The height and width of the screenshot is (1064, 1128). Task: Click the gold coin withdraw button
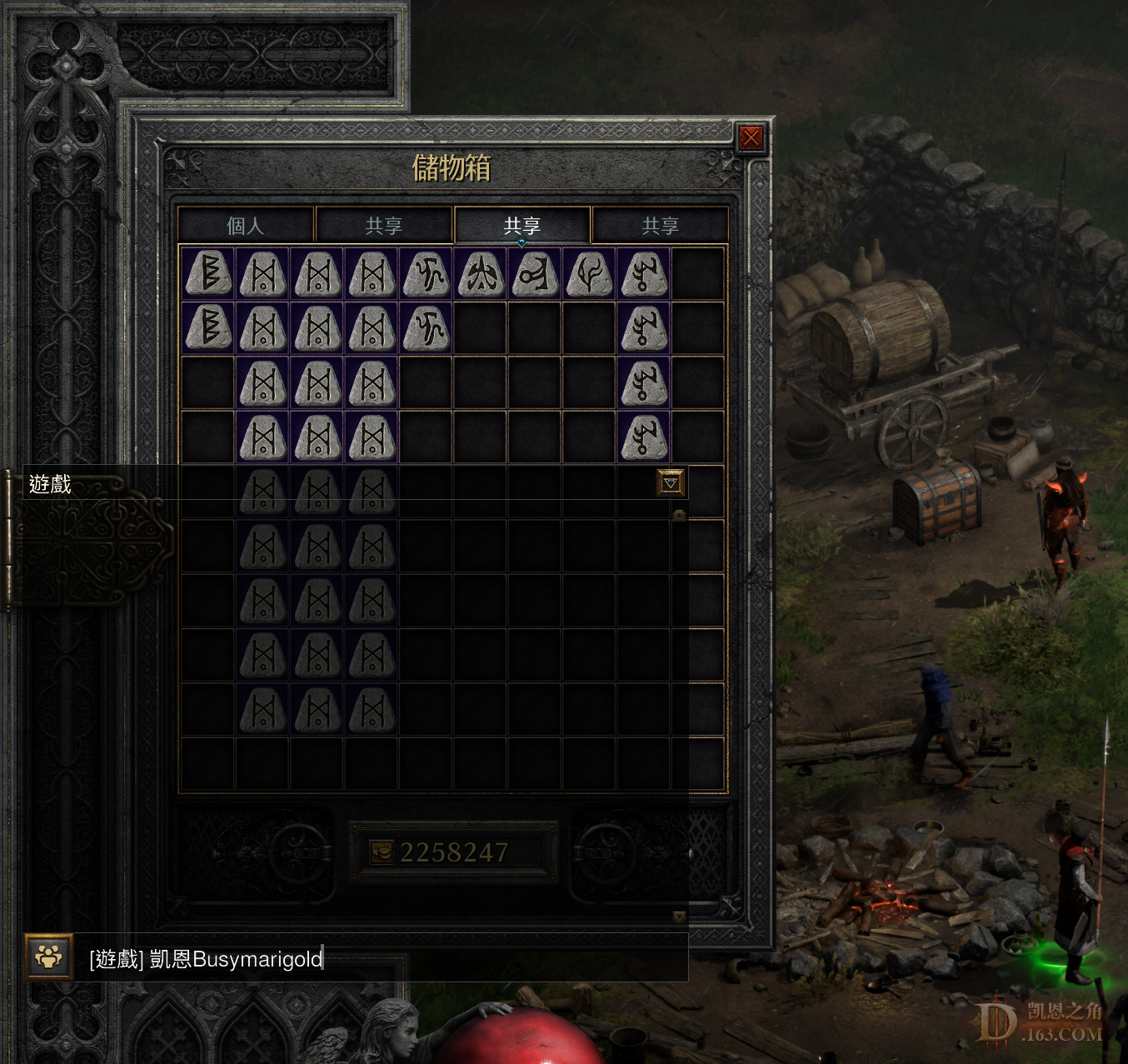(x=381, y=852)
